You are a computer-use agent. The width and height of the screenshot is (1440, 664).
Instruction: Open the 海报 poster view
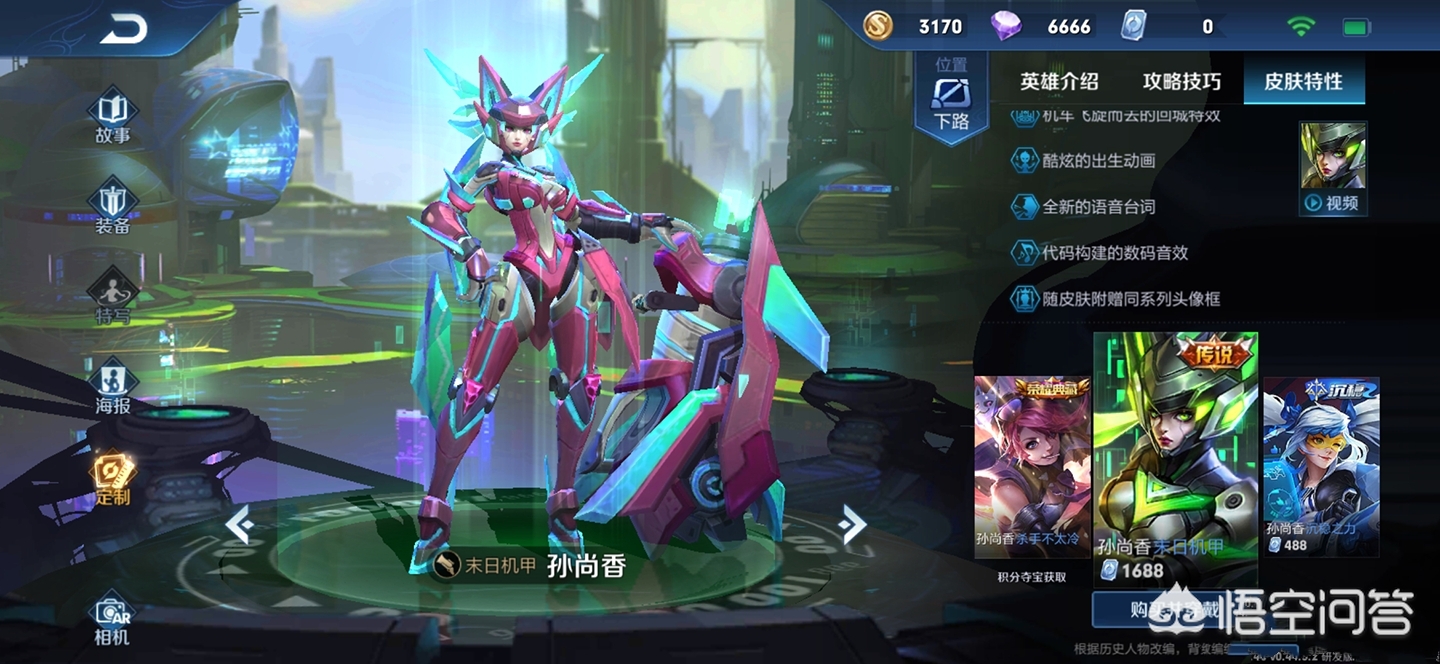(112, 387)
